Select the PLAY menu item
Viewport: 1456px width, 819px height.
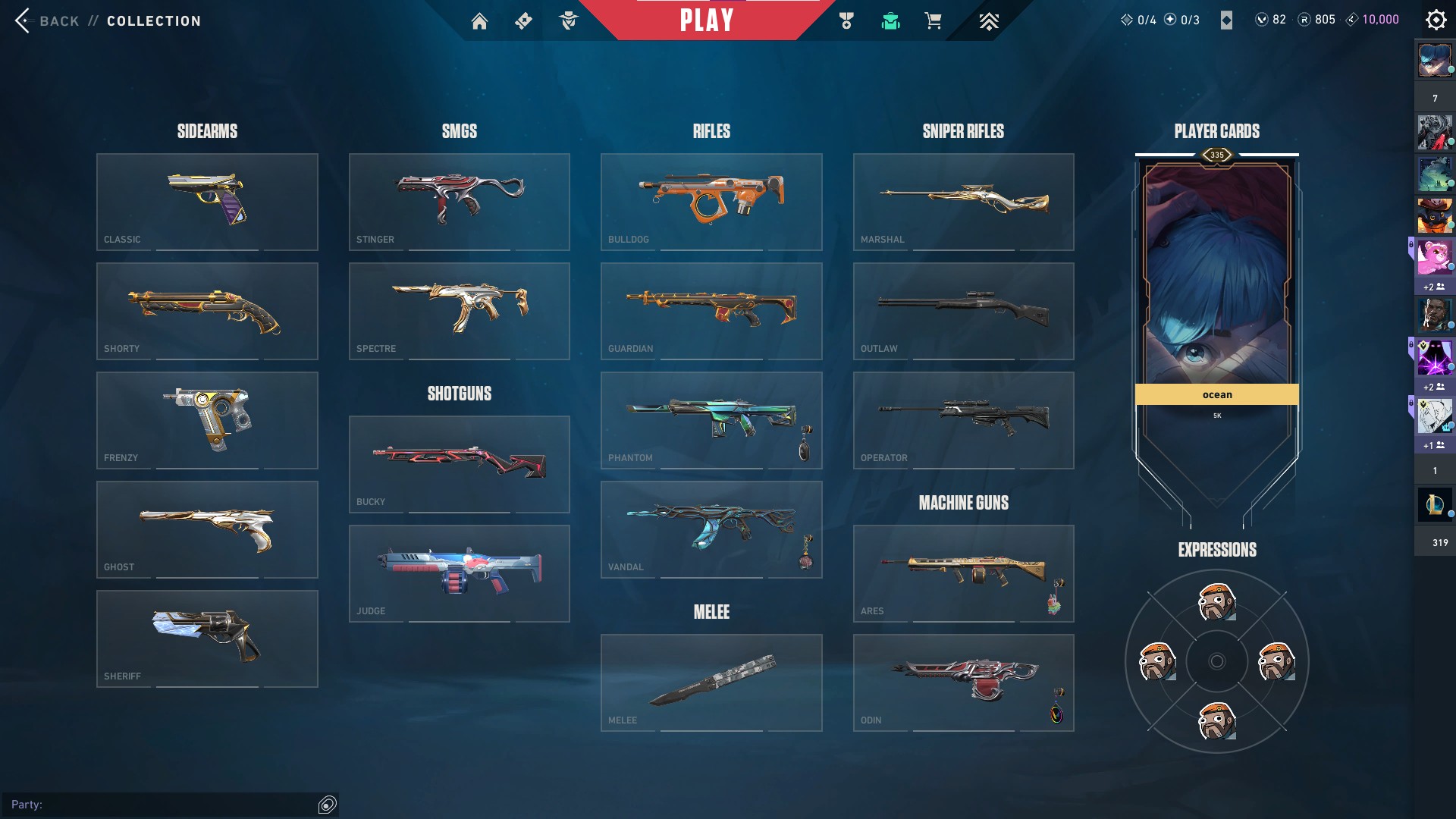(707, 20)
